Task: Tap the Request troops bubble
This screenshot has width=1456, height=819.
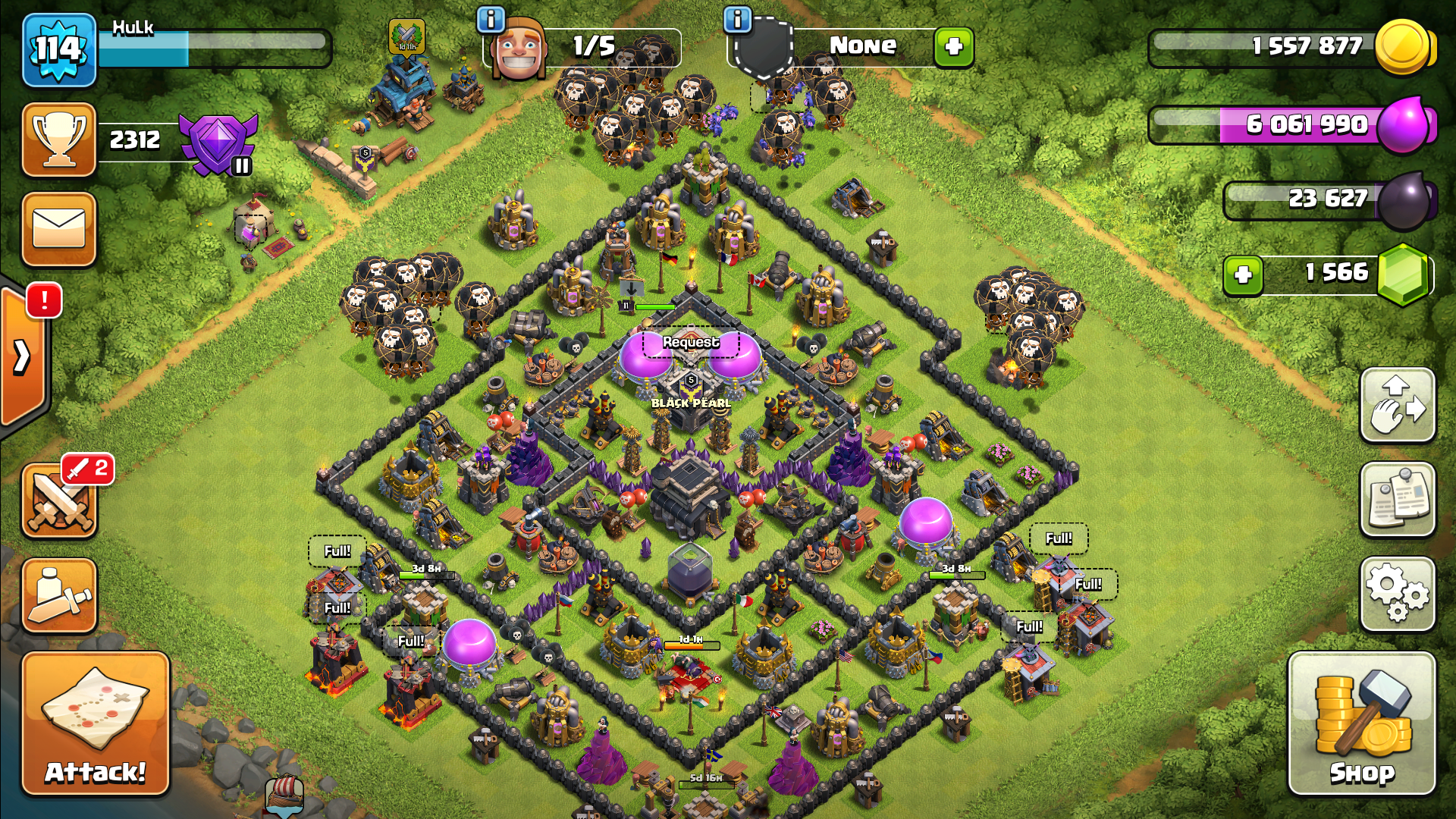Action: click(690, 343)
